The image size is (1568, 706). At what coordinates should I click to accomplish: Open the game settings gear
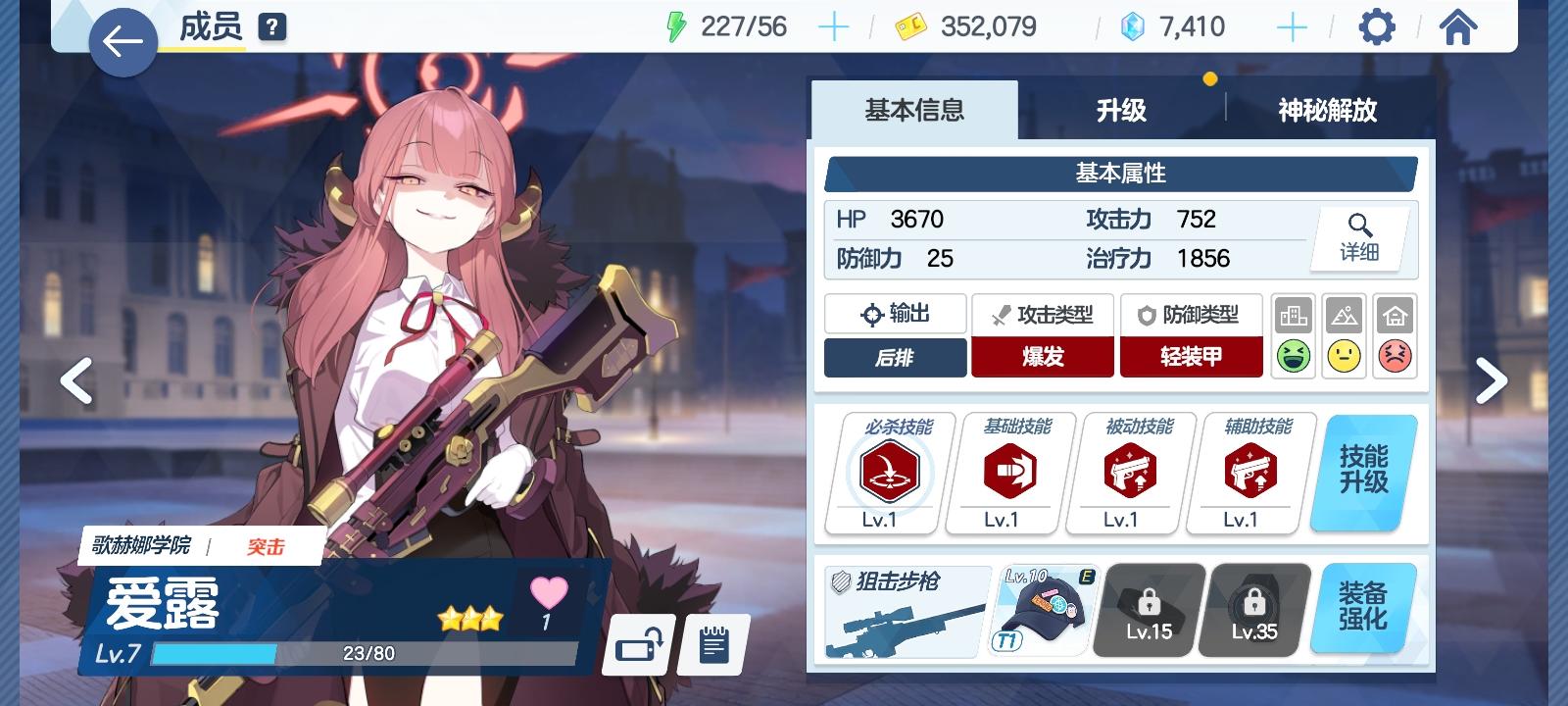pos(1377,26)
